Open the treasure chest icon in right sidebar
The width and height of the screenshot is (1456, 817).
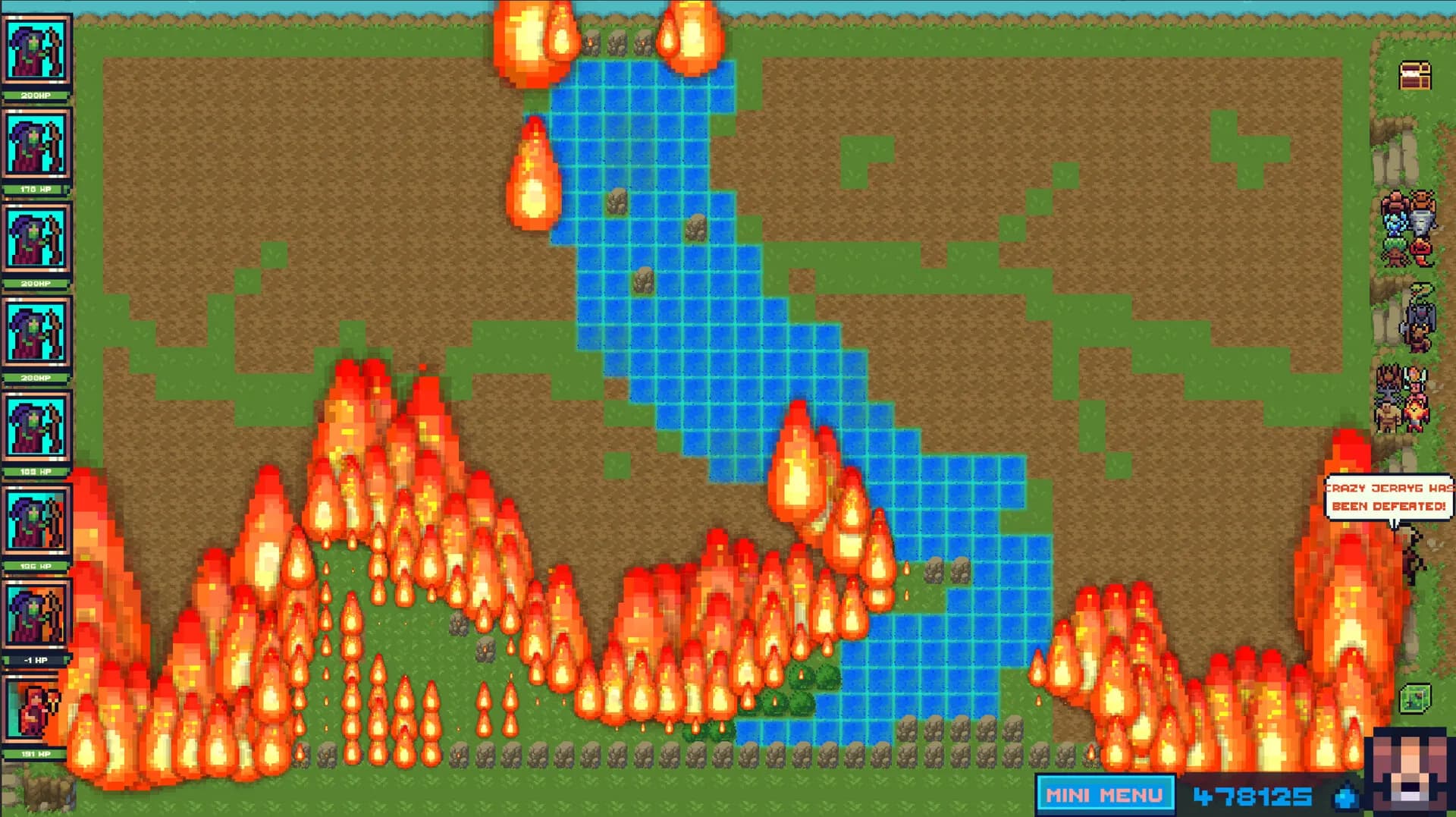(1414, 76)
